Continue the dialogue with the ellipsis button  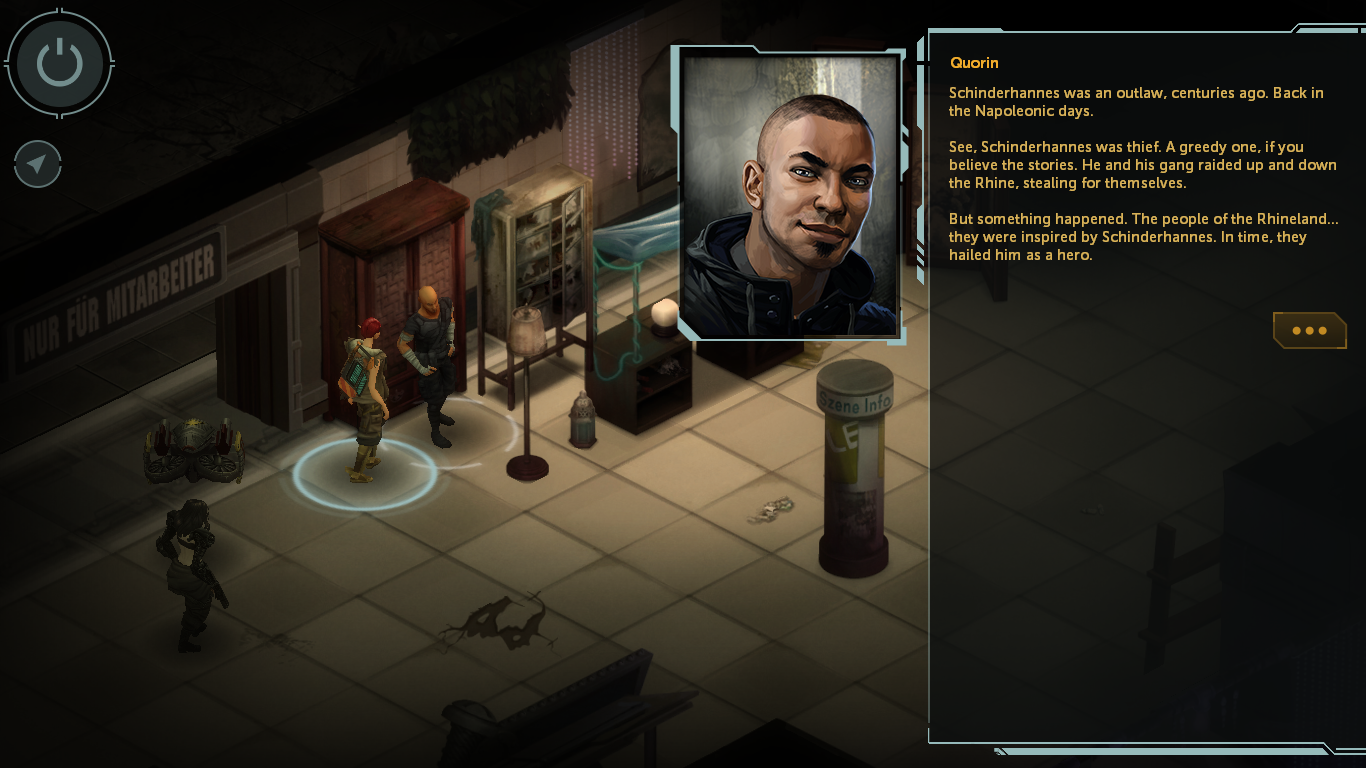click(1309, 331)
